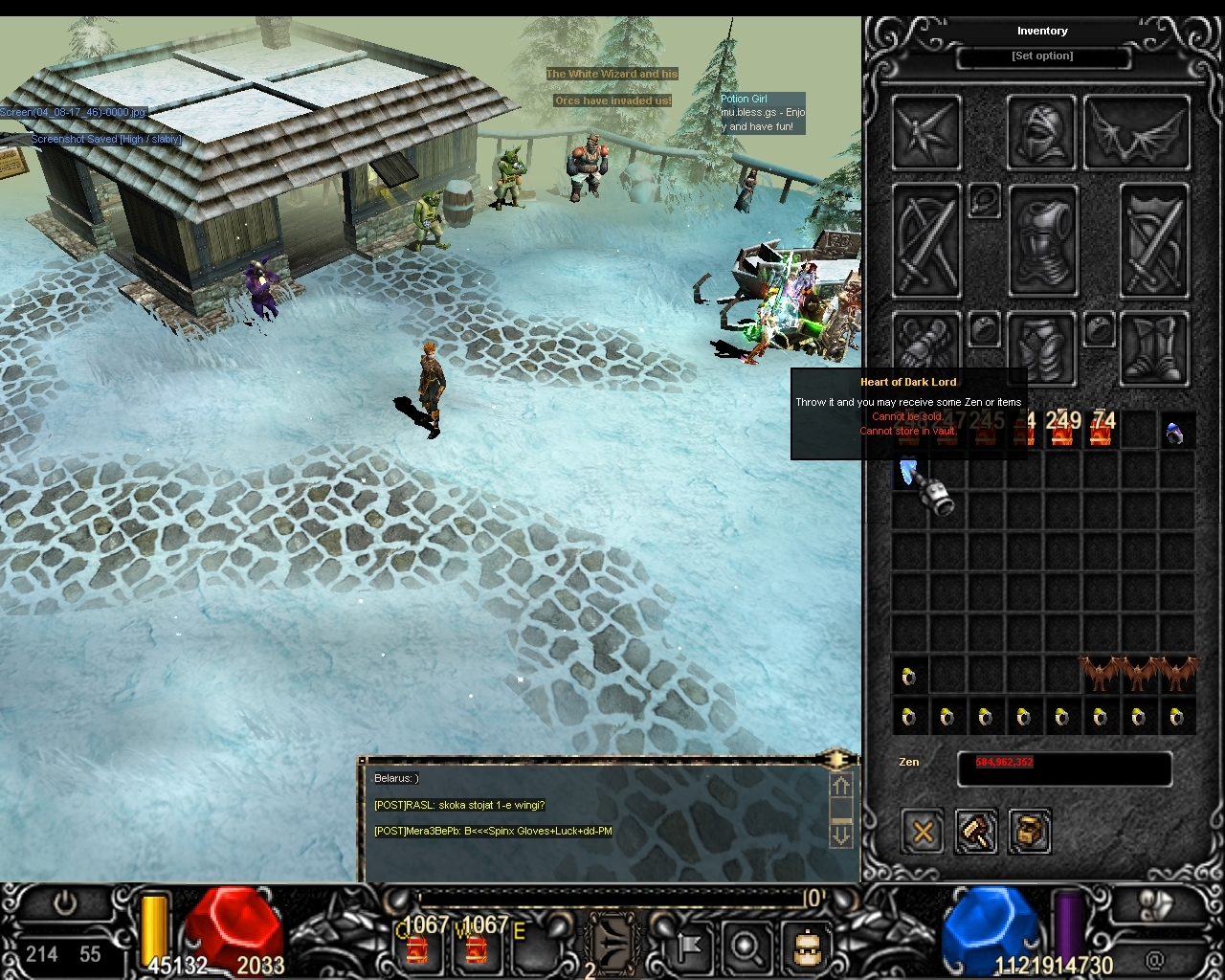Click the flag button on bottom bar
Viewport: 1225px width, 980px height.
point(687,947)
